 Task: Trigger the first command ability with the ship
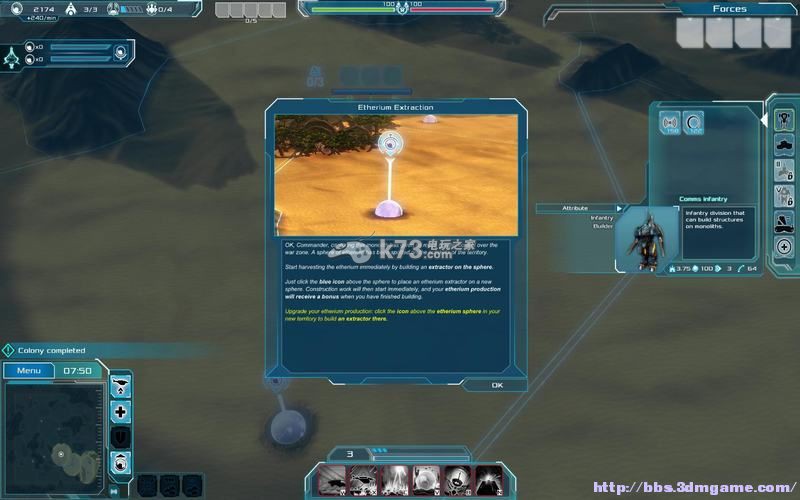[x=333, y=479]
